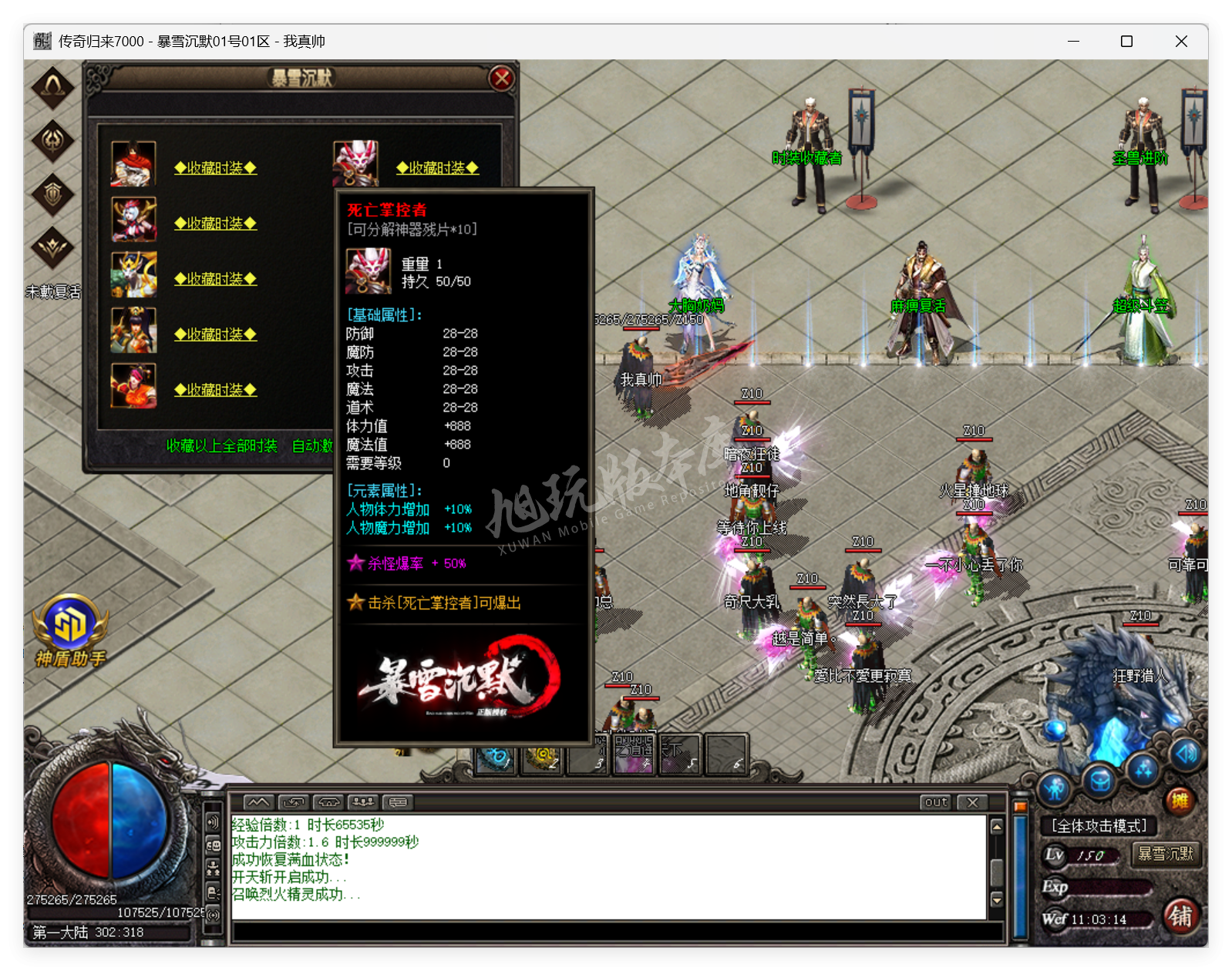The height and width of the screenshot is (971, 1232).
Task: Click the recall arrow icon on chat toolbar
Action: (293, 802)
